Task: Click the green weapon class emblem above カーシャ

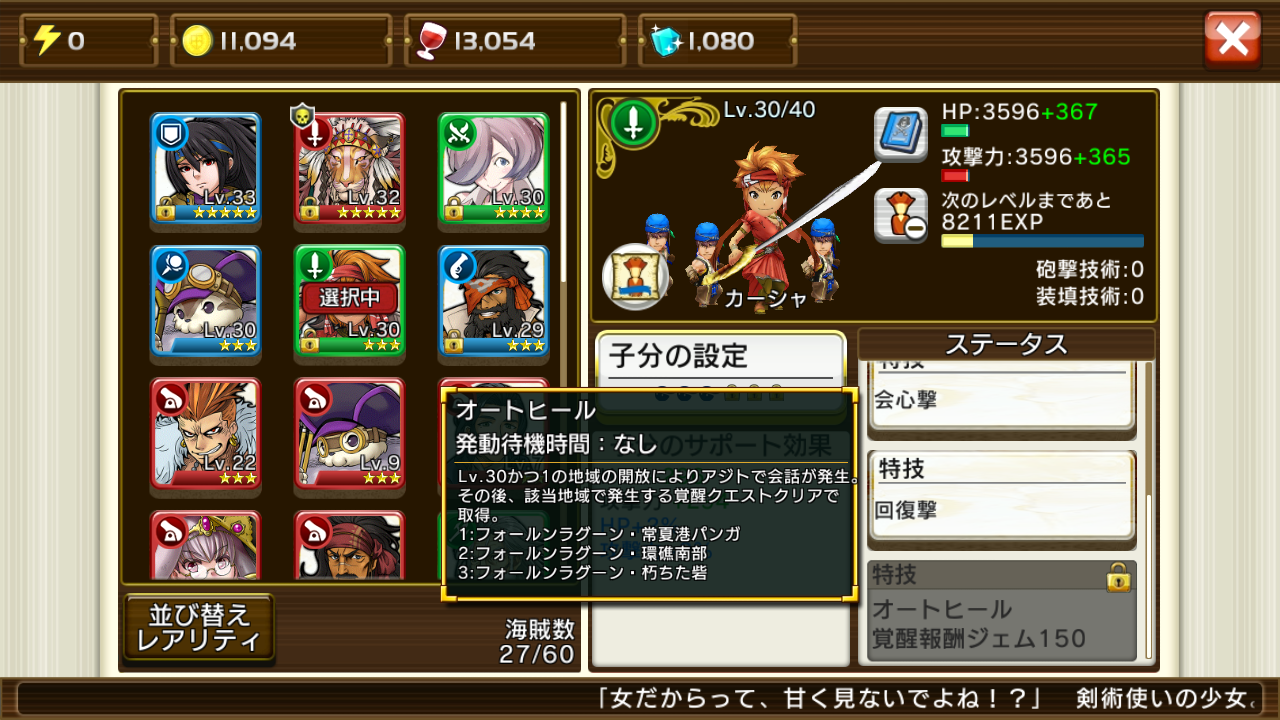Action: pyautogui.click(x=633, y=125)
